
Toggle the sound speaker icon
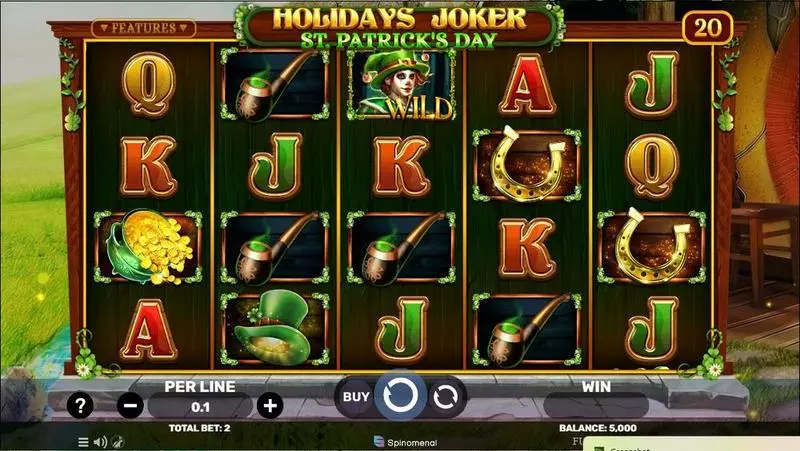(100, 441)
